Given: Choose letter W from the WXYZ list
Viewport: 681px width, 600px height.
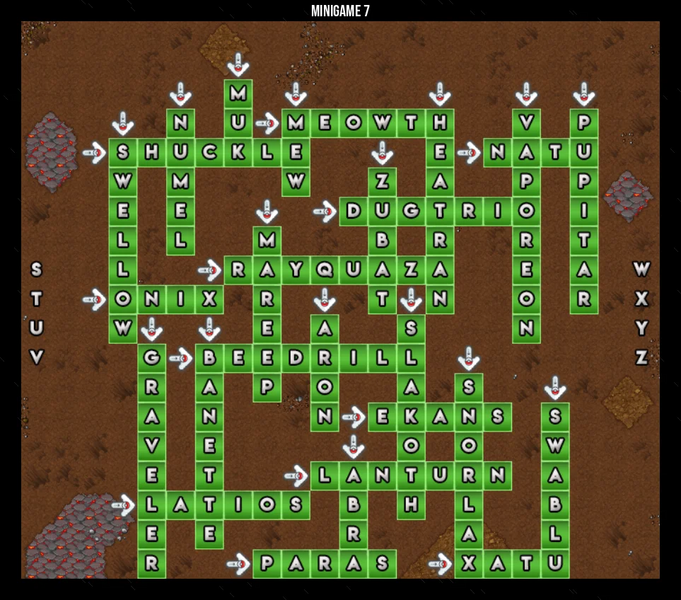Looking at the screenshot, I should (642, 269).
